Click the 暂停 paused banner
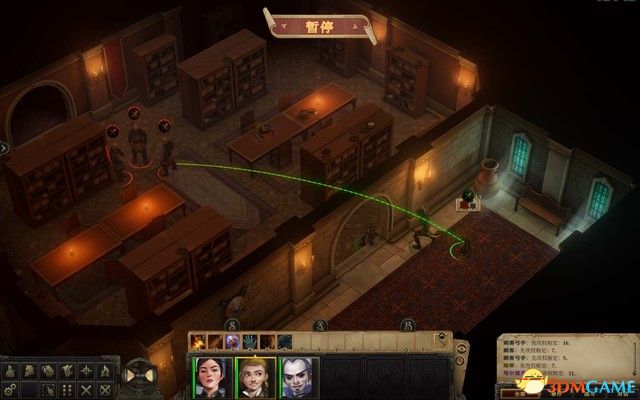 [320, 24]
